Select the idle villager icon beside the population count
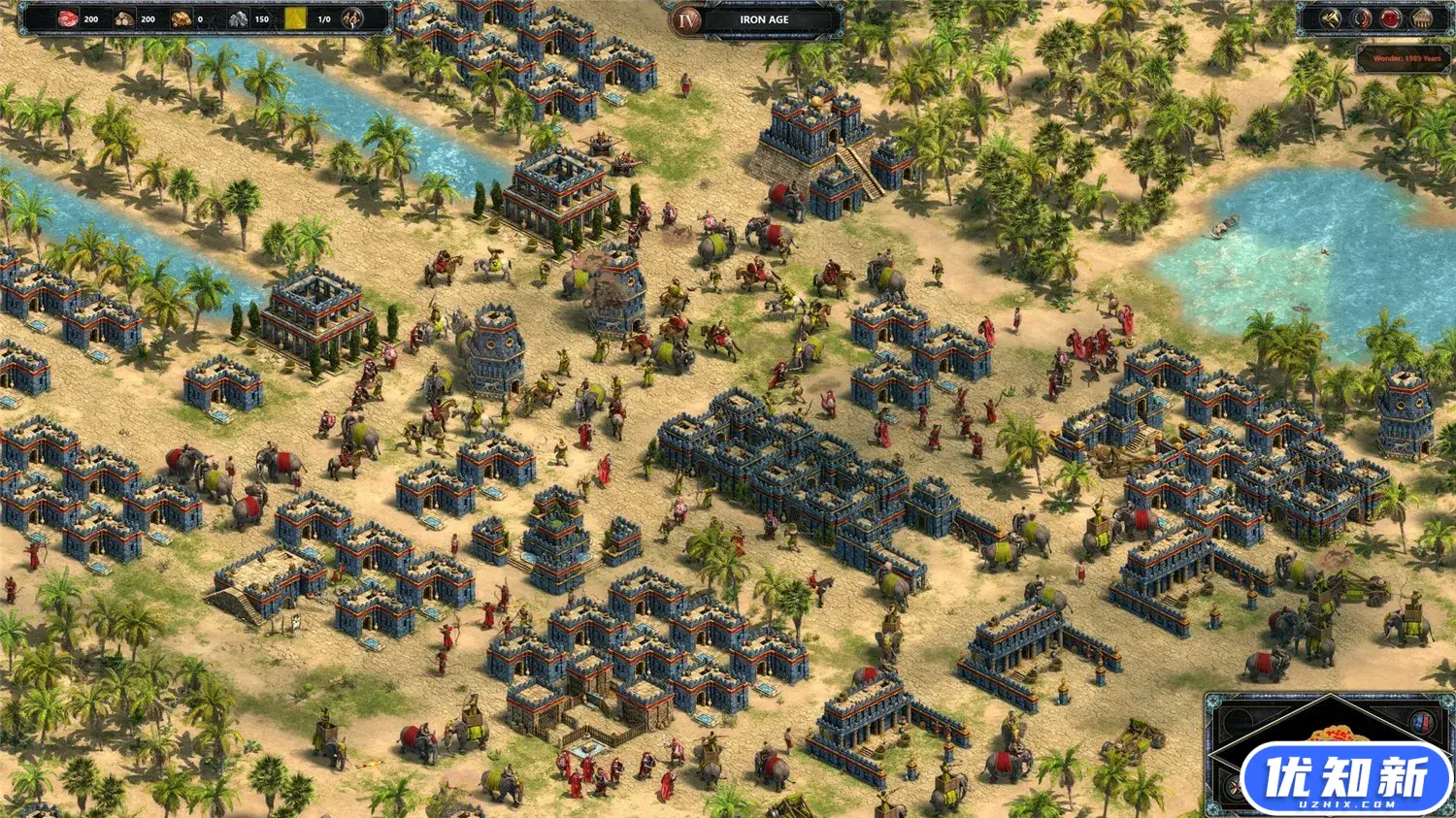 click(x=353, y=18)
